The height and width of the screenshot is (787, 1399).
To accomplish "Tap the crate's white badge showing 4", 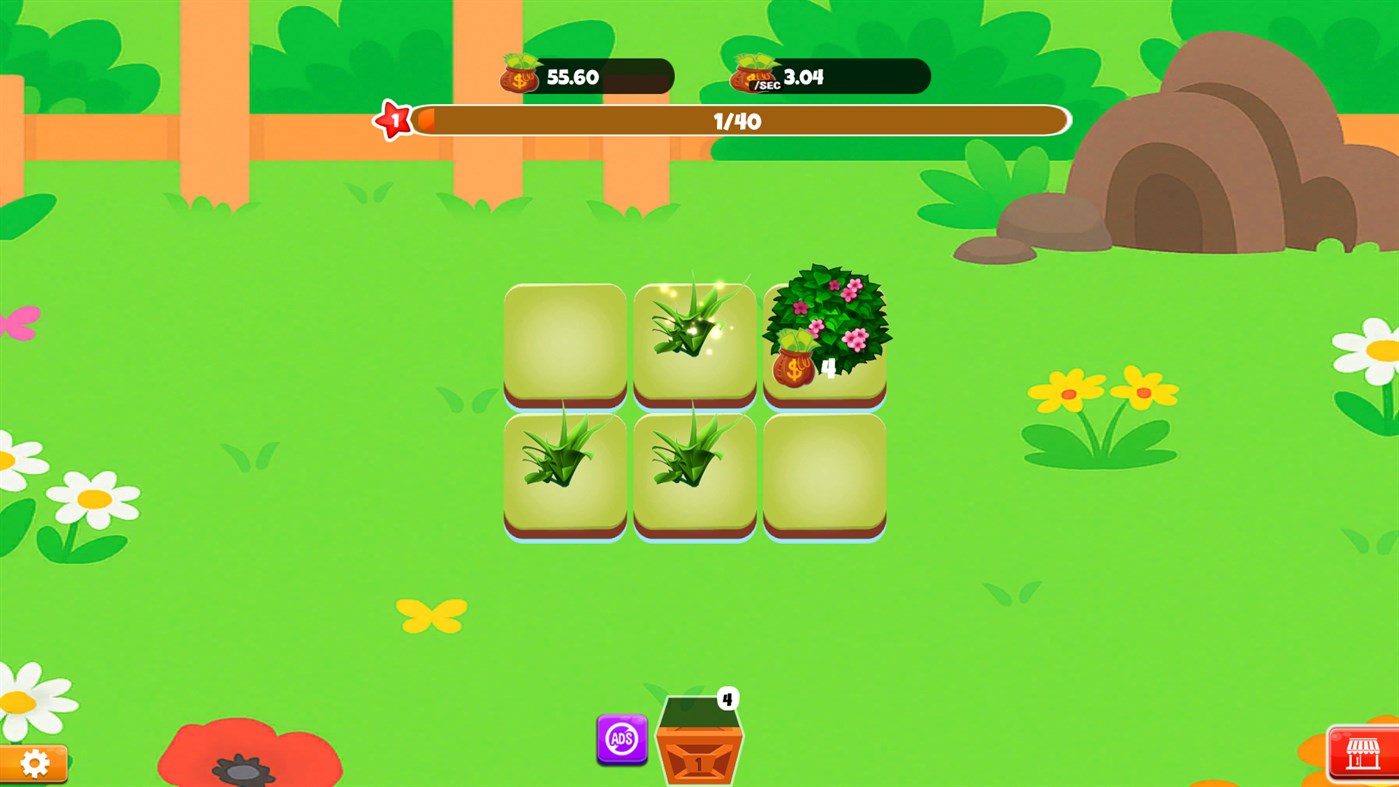I will [727, 700].
